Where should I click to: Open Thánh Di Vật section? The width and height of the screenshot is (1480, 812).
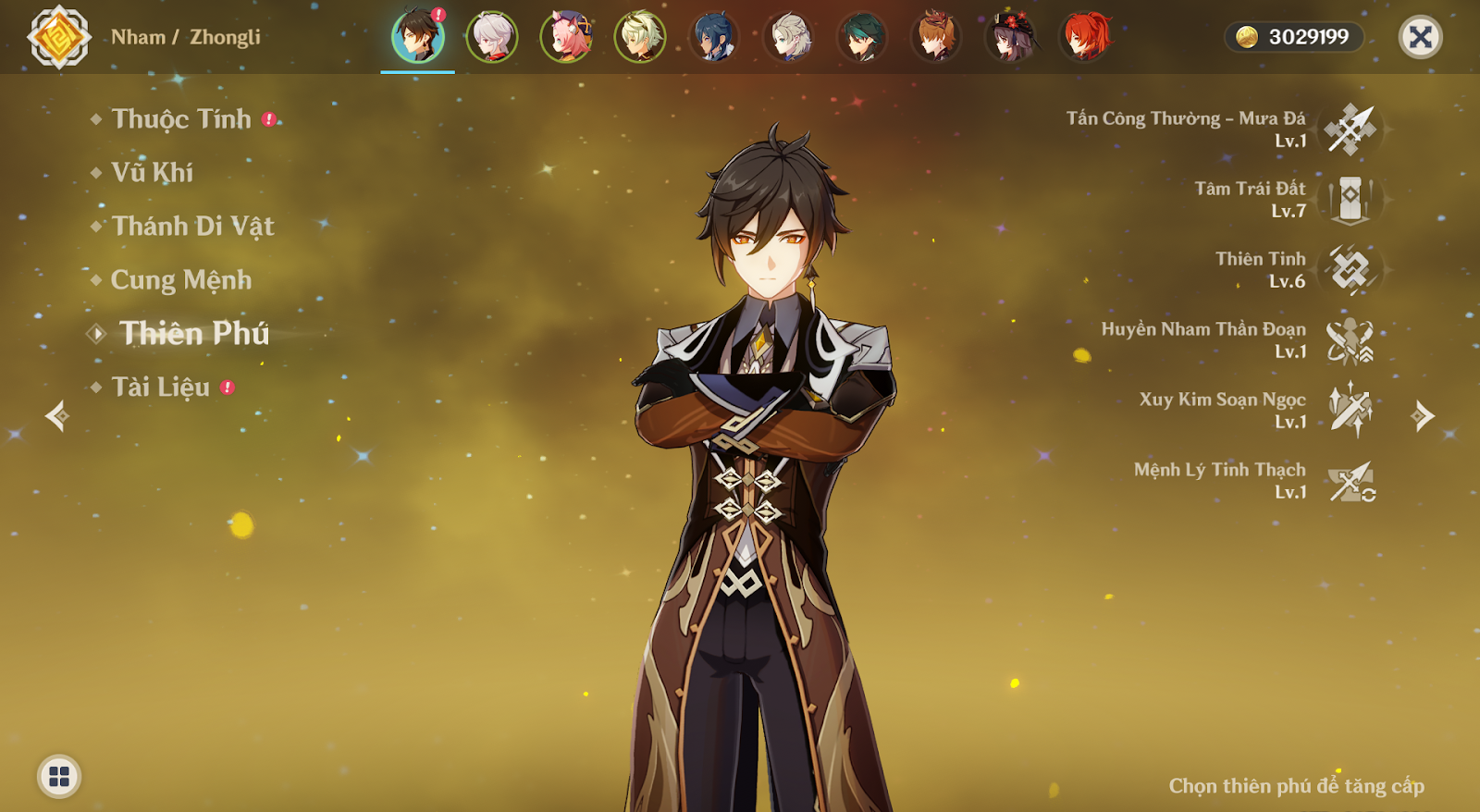point(192,227)
